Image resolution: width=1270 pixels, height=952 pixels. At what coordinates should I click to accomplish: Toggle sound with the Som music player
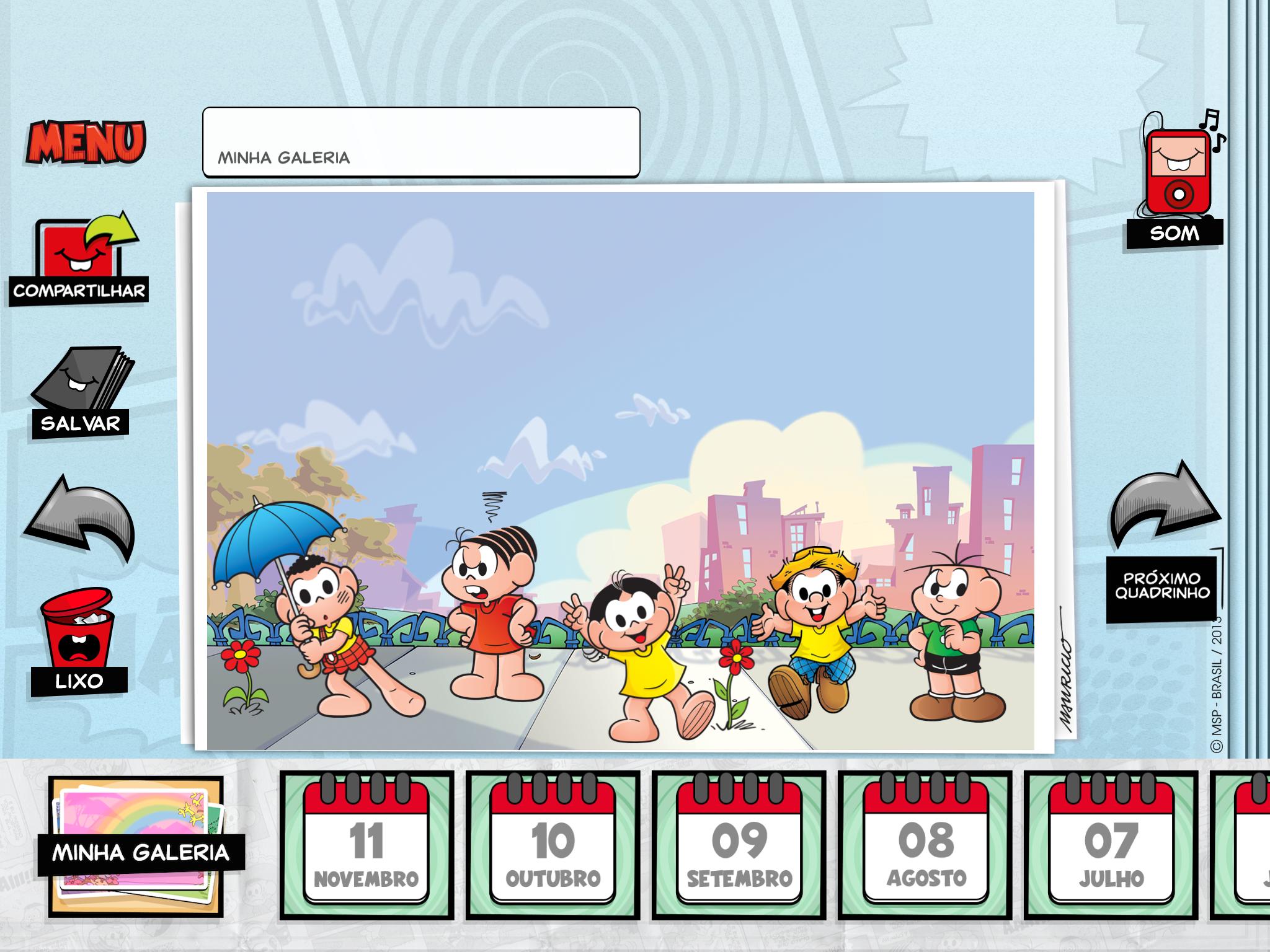tap(1176, 180)
